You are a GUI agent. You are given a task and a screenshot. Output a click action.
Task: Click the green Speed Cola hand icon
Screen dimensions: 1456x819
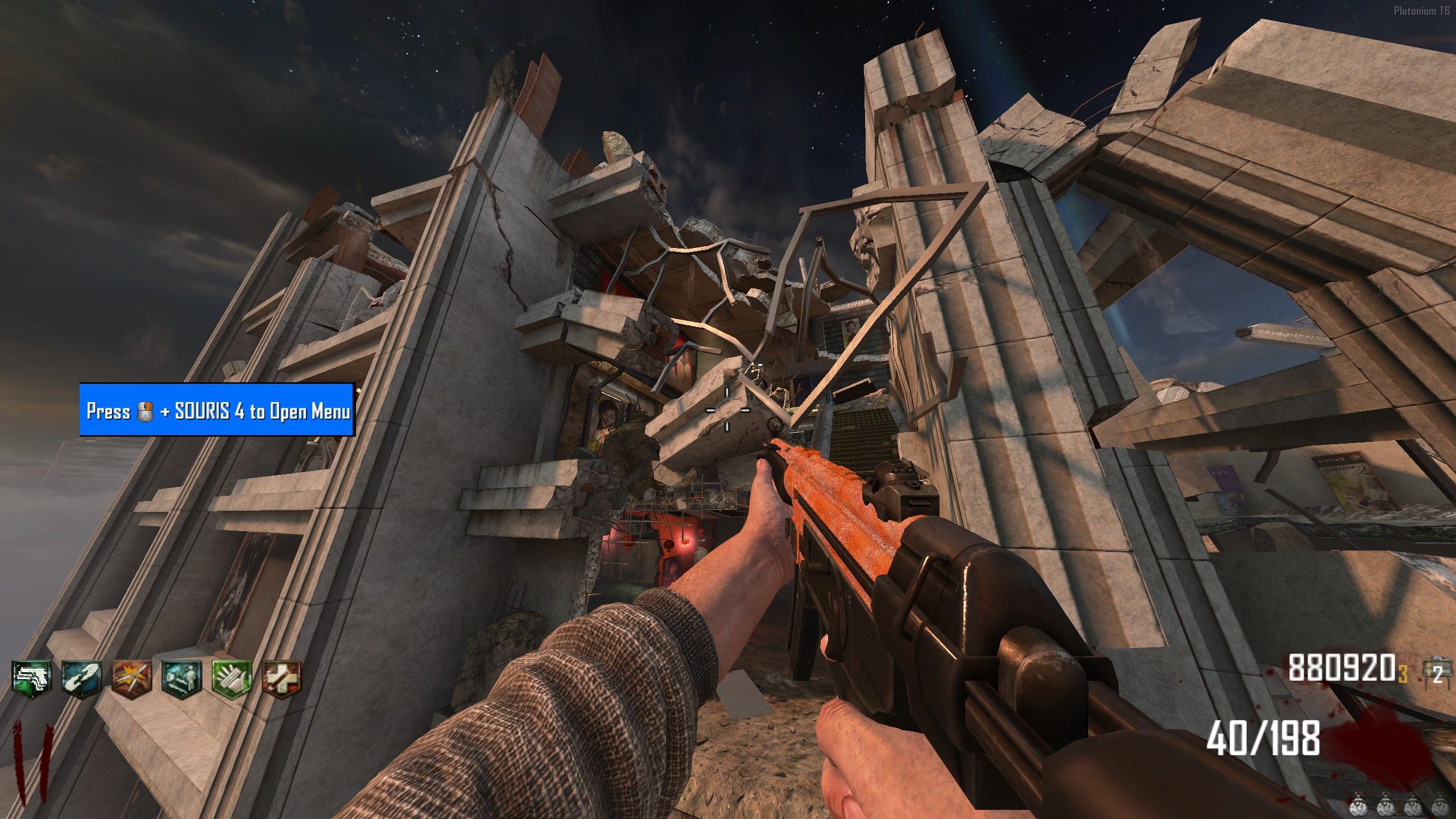[231, 679]
